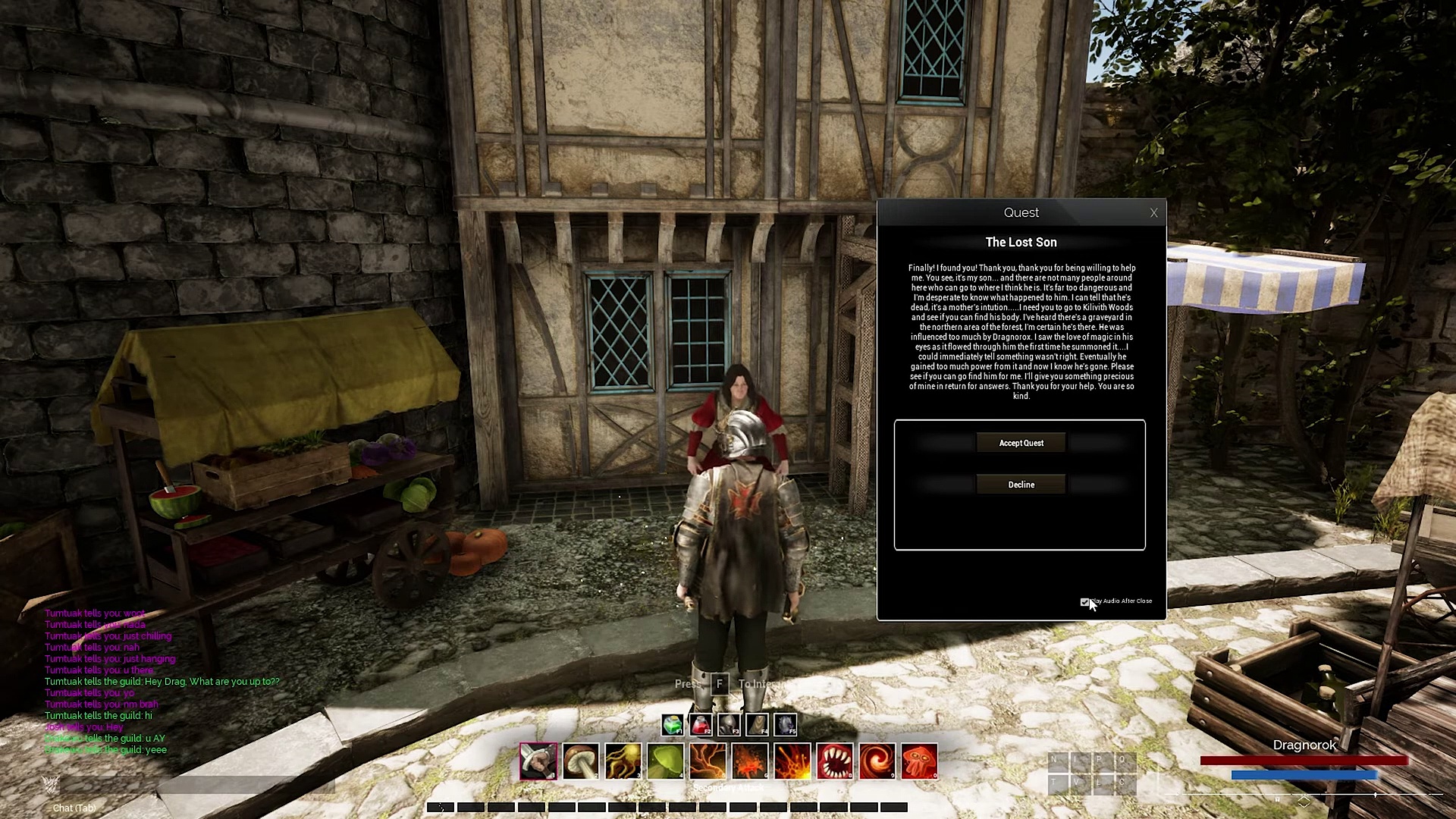
Task: Cast the orange spark burst ability
Action: pyautogui.click(x=792, y=761)
